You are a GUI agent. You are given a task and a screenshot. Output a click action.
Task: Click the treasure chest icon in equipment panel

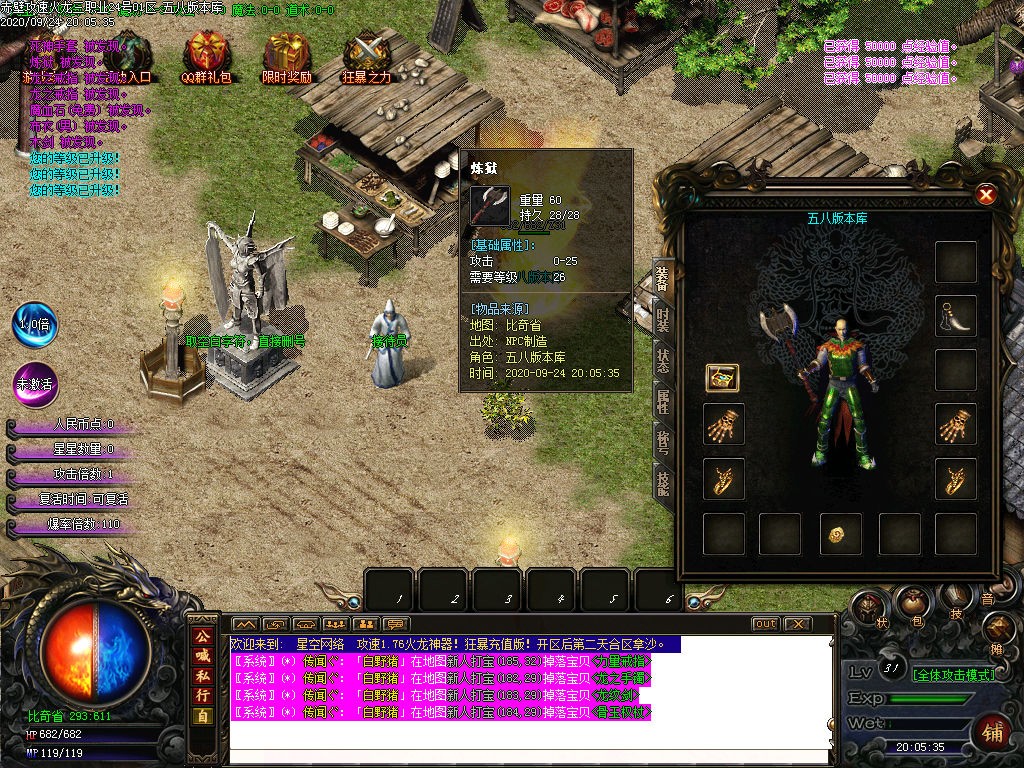[x=722, y=377]
